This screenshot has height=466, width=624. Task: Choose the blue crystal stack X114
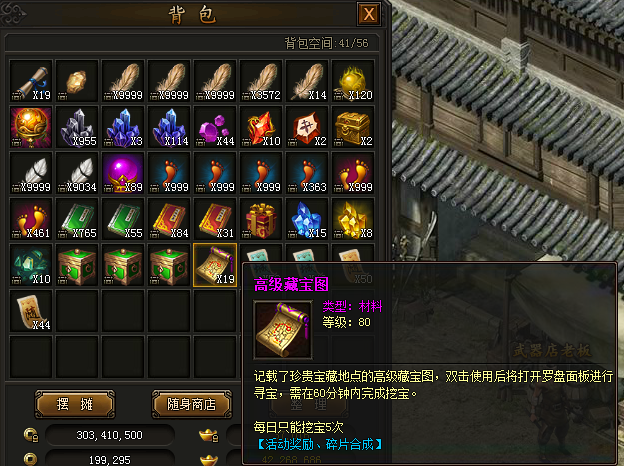[169, 126]
